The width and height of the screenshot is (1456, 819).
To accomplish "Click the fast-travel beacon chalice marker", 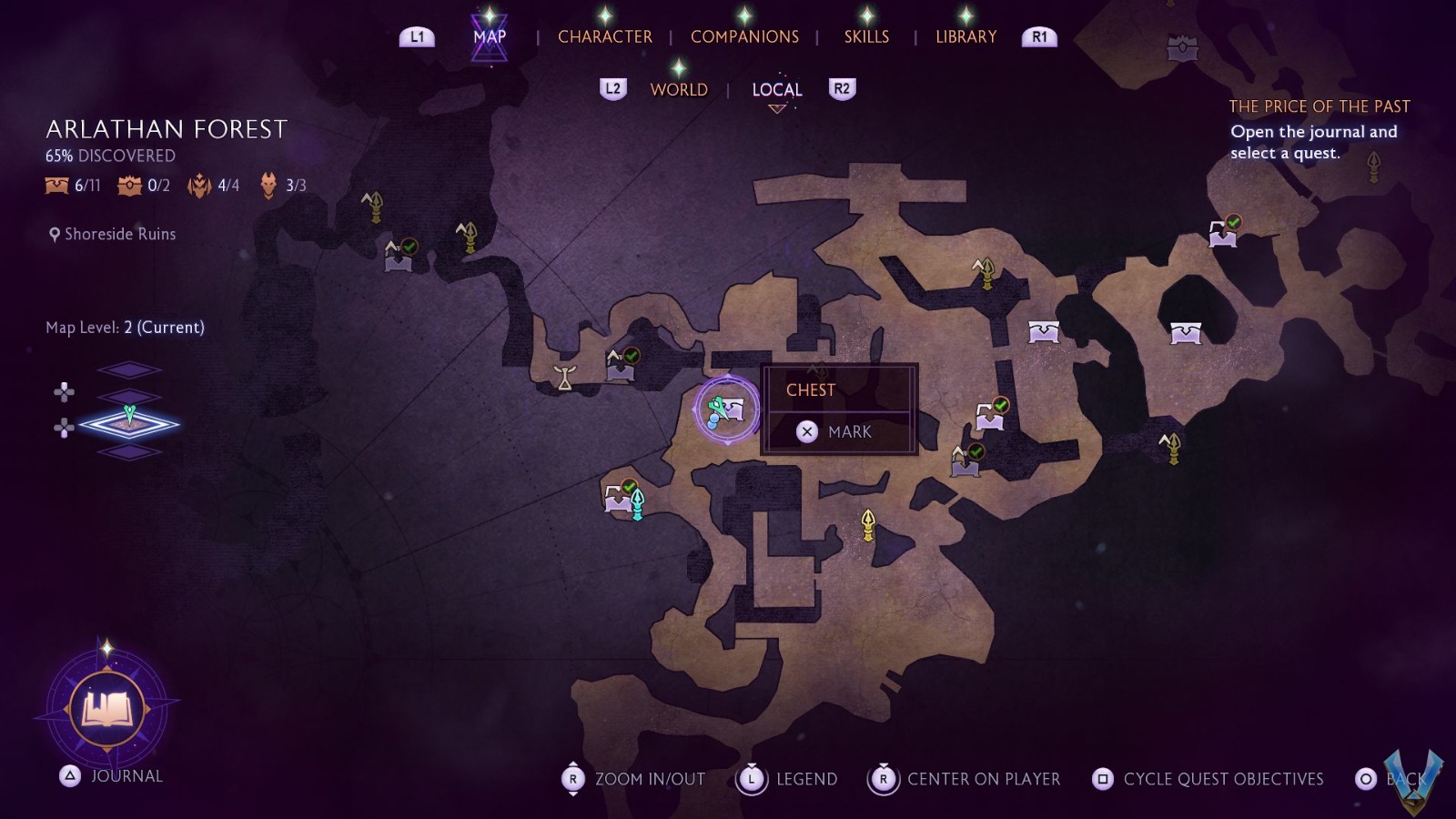I will [x=565, y=377].
